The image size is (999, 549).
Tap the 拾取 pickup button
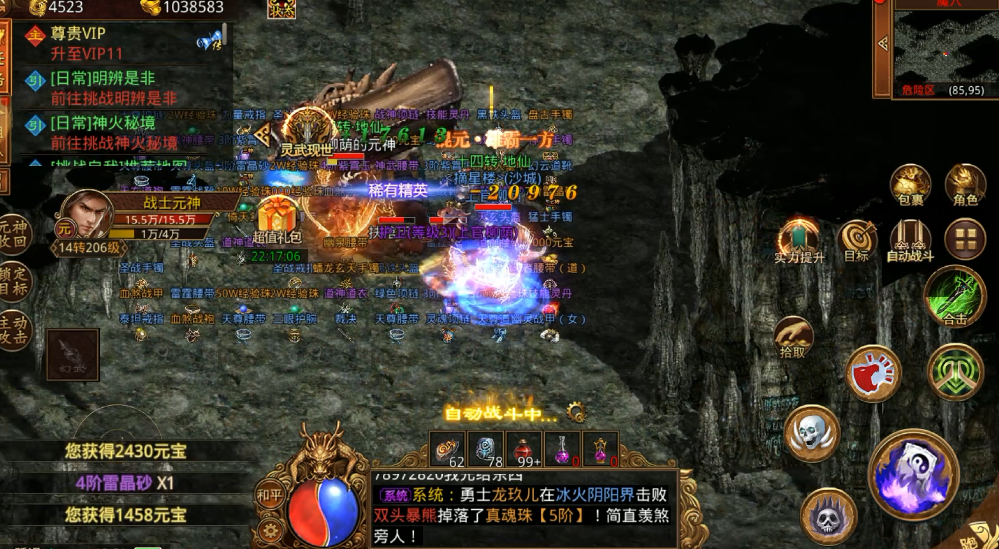click(x=793, y=338)
